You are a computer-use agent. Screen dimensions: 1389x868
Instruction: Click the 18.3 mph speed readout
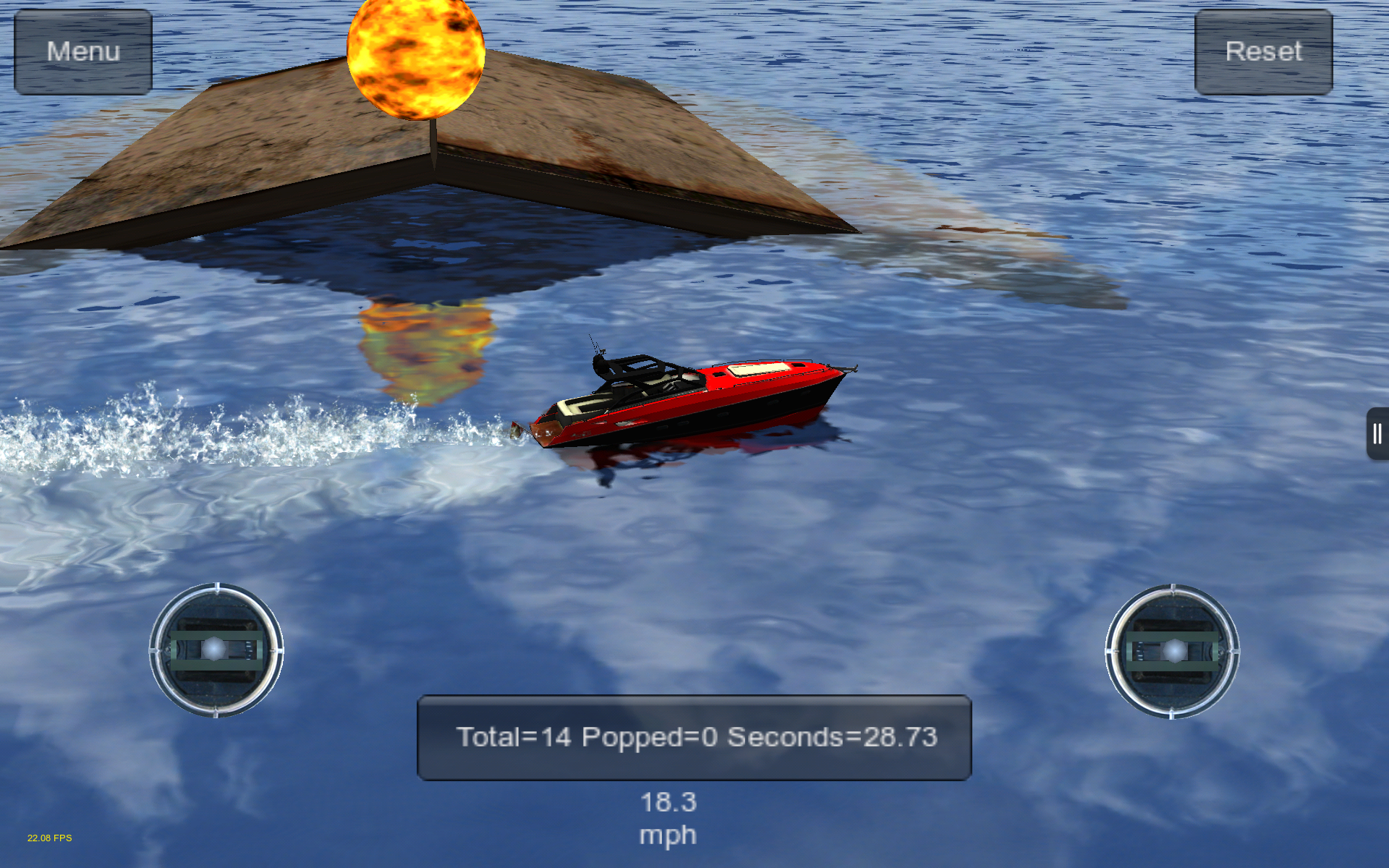tap(667, 817)
